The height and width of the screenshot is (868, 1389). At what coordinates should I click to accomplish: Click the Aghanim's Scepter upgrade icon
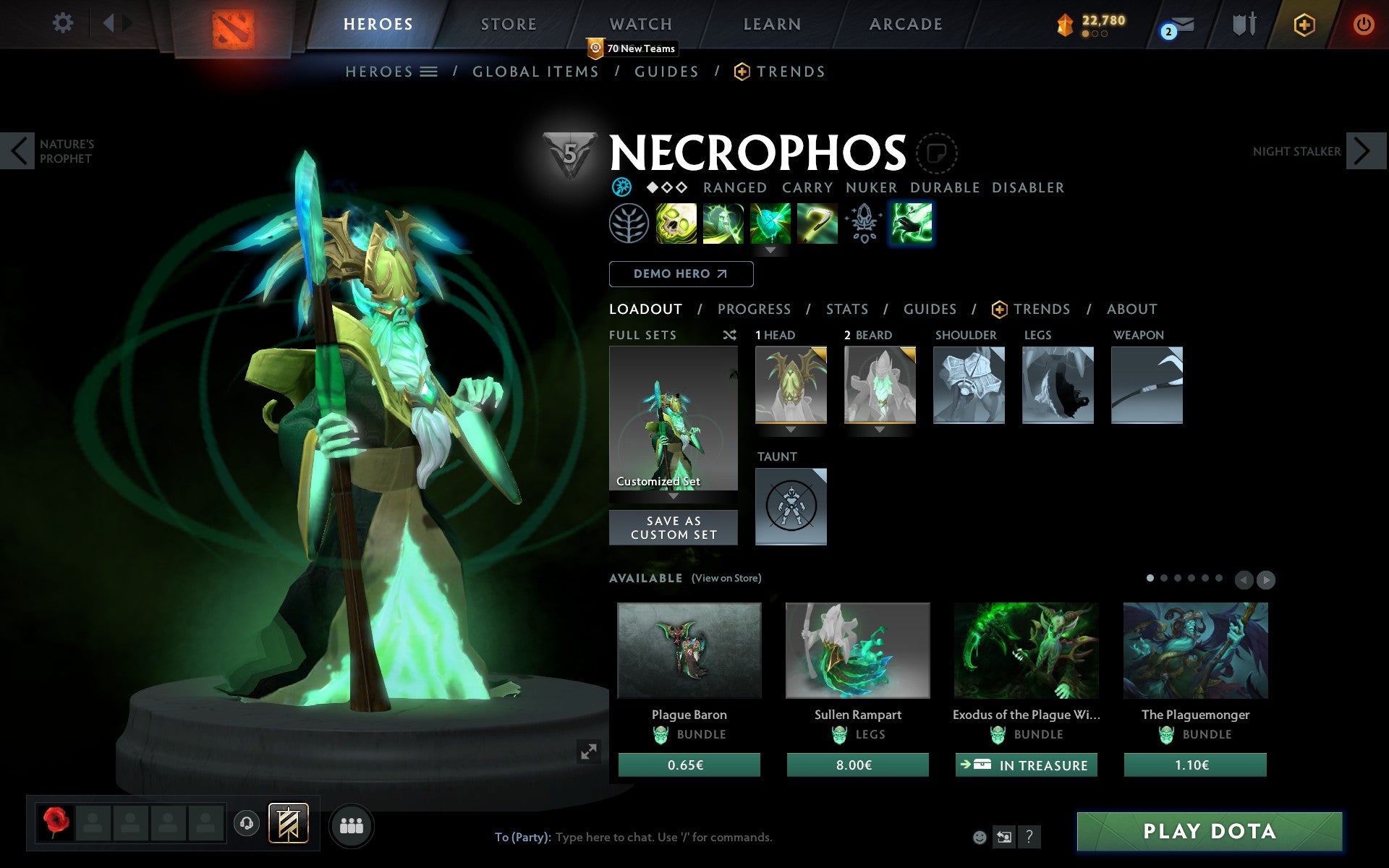click(863, 224)
